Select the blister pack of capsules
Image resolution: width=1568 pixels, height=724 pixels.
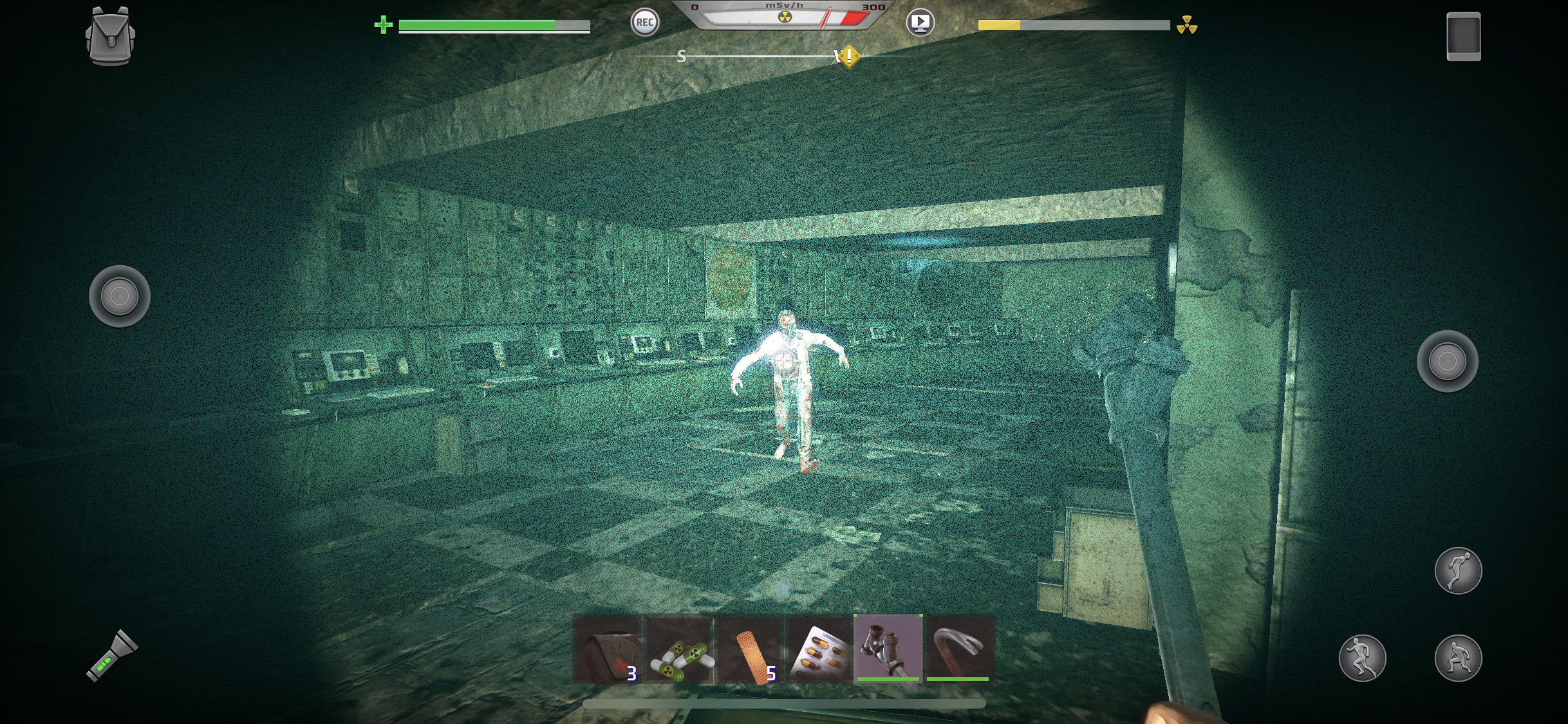[x=819, y=649]
